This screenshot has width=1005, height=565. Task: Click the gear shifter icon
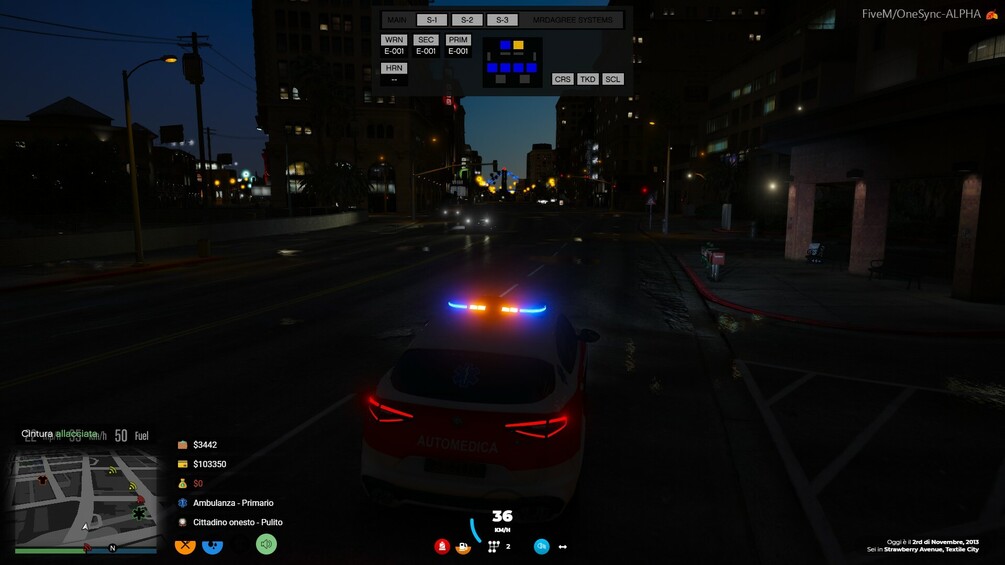(493, 547)
